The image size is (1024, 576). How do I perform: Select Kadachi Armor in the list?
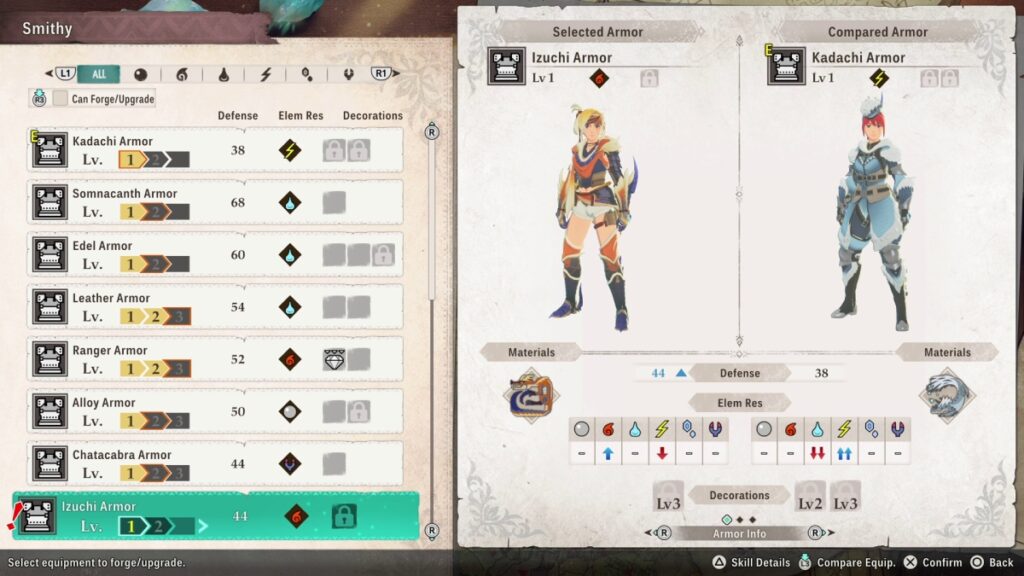[215, 150]
